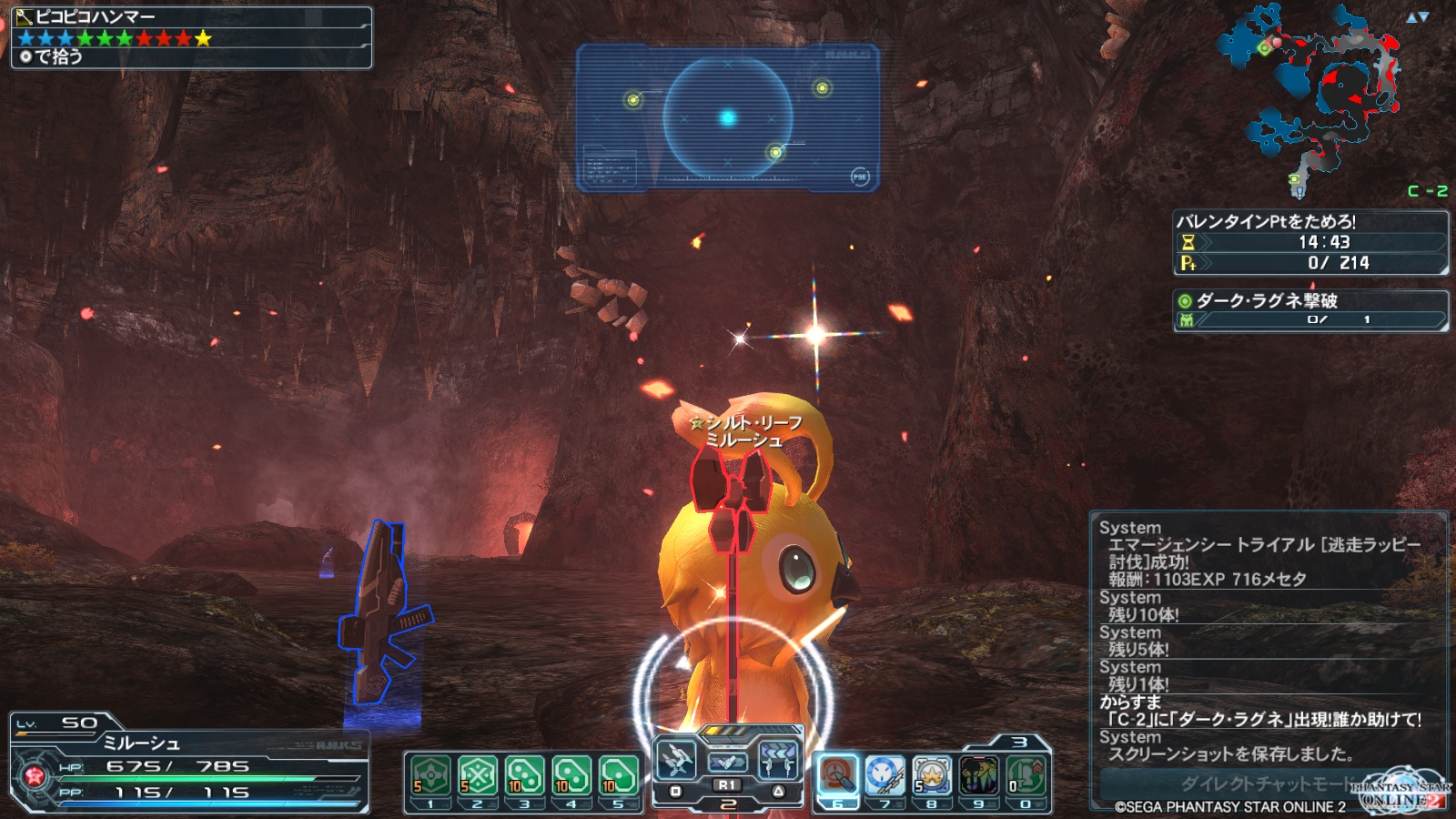Select the two-dot green capsule item

571,776
